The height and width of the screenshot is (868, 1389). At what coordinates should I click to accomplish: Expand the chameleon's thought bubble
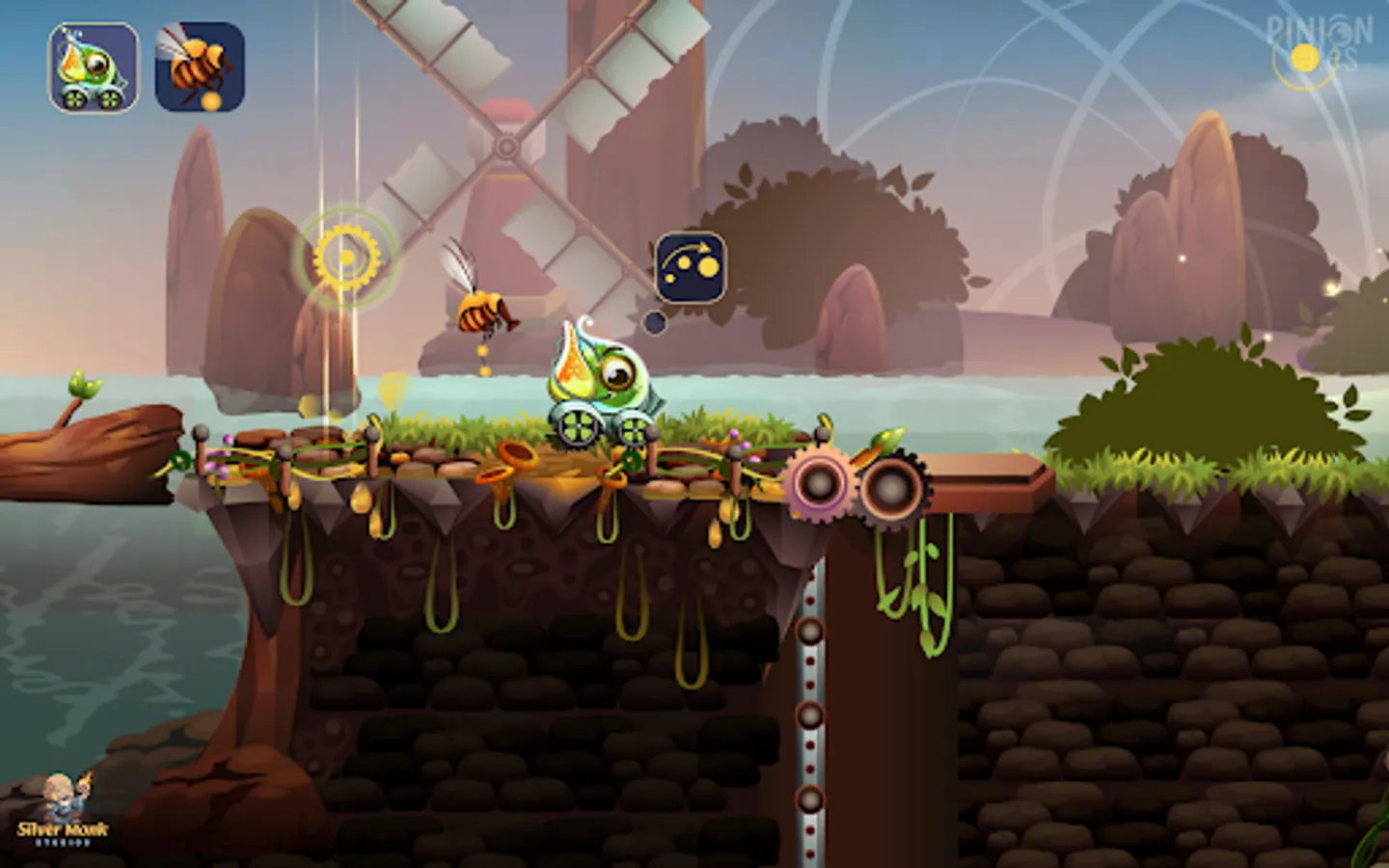[x=691, y=265]
